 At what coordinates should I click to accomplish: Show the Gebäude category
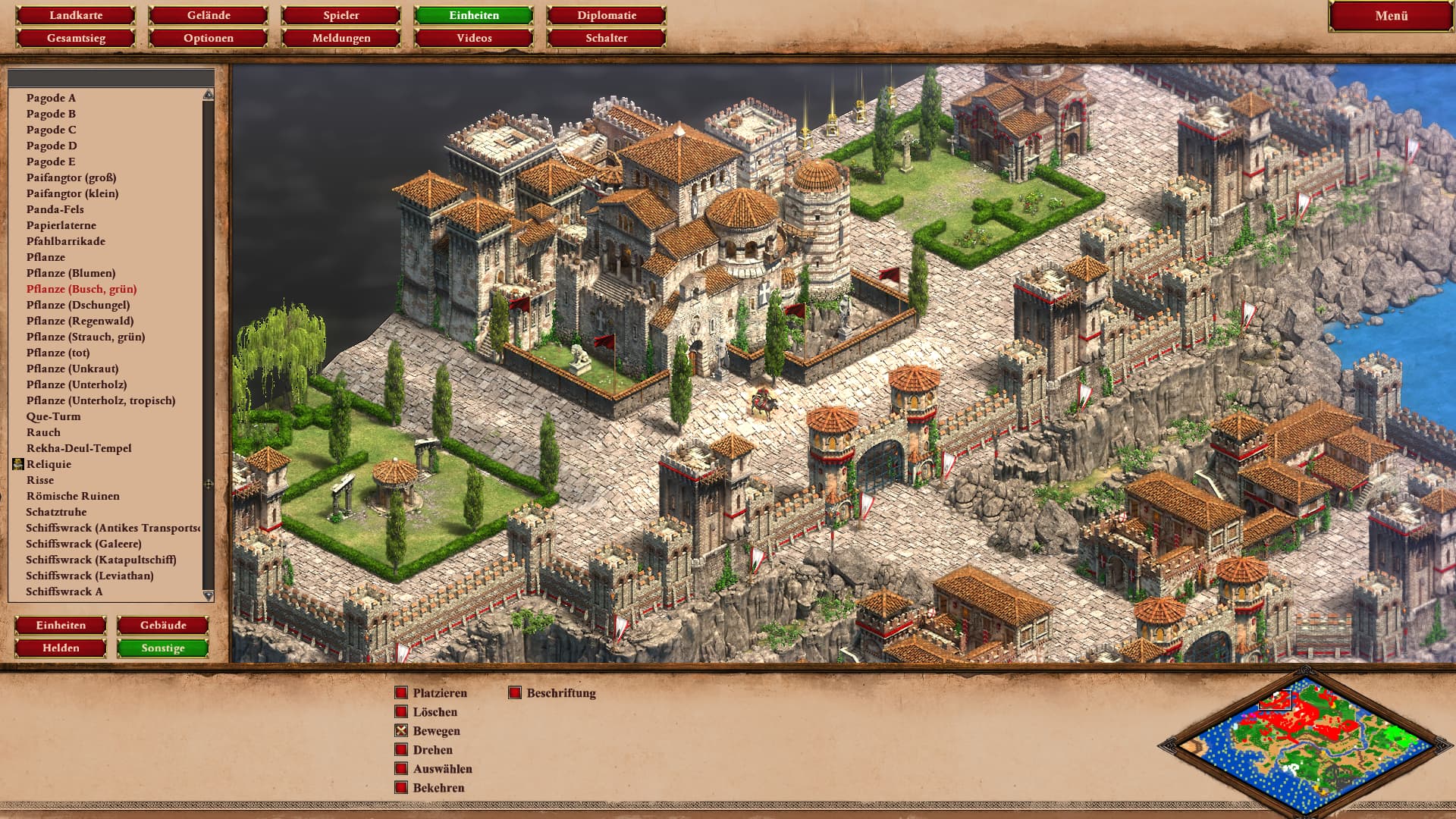click(x=163, y=626)
